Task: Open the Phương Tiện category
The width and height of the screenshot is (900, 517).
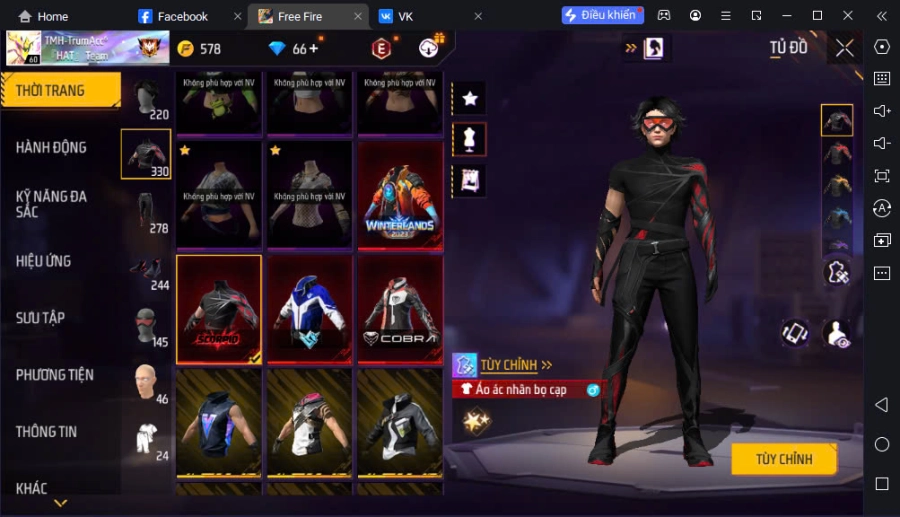Action: [55, 375]
